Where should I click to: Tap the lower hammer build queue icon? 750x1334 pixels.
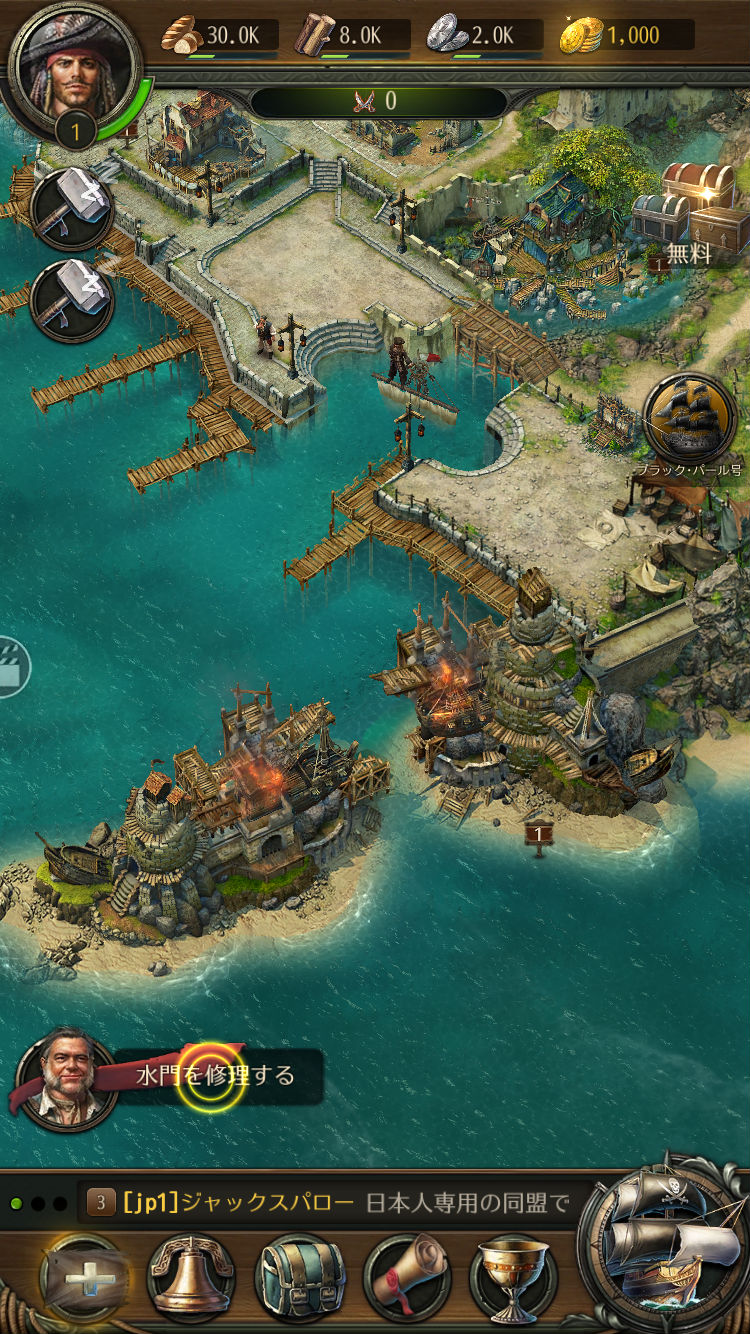(x=71, y=300)
